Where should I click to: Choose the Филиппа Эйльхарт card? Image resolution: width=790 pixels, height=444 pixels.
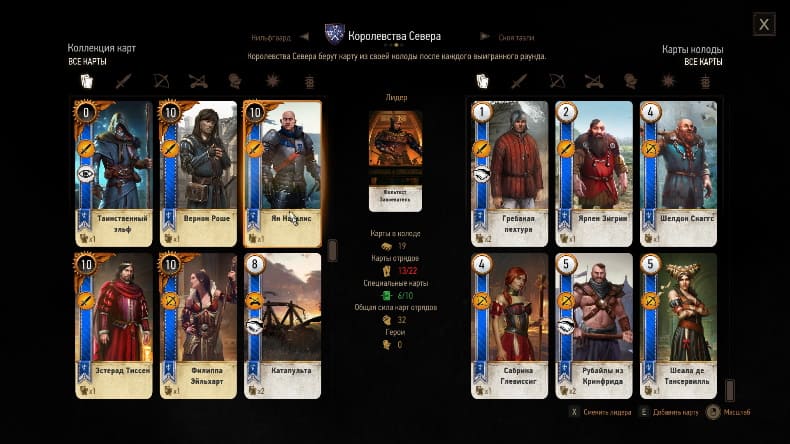click(198, 324)
